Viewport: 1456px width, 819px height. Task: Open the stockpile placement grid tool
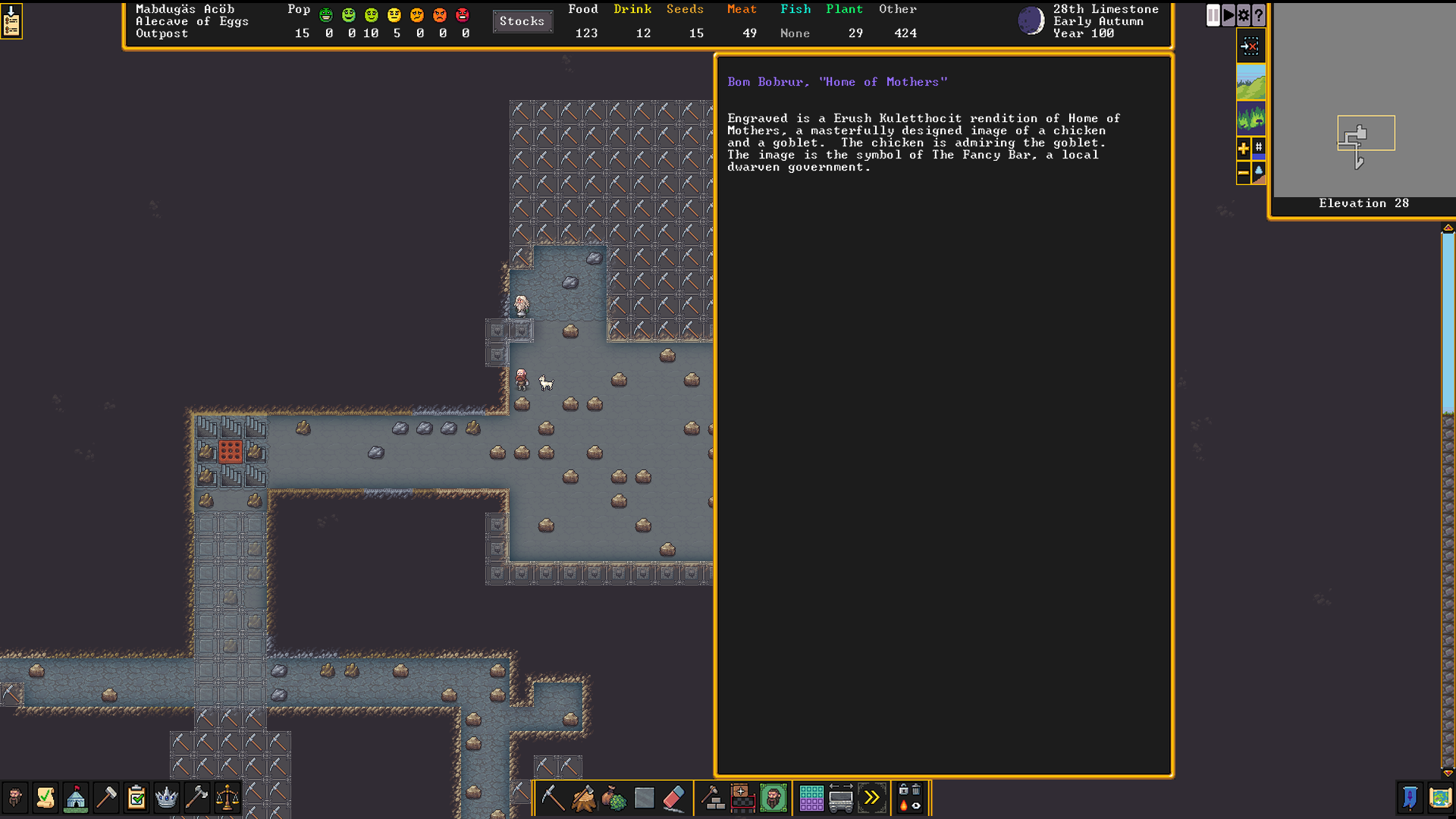click(811, 798)
